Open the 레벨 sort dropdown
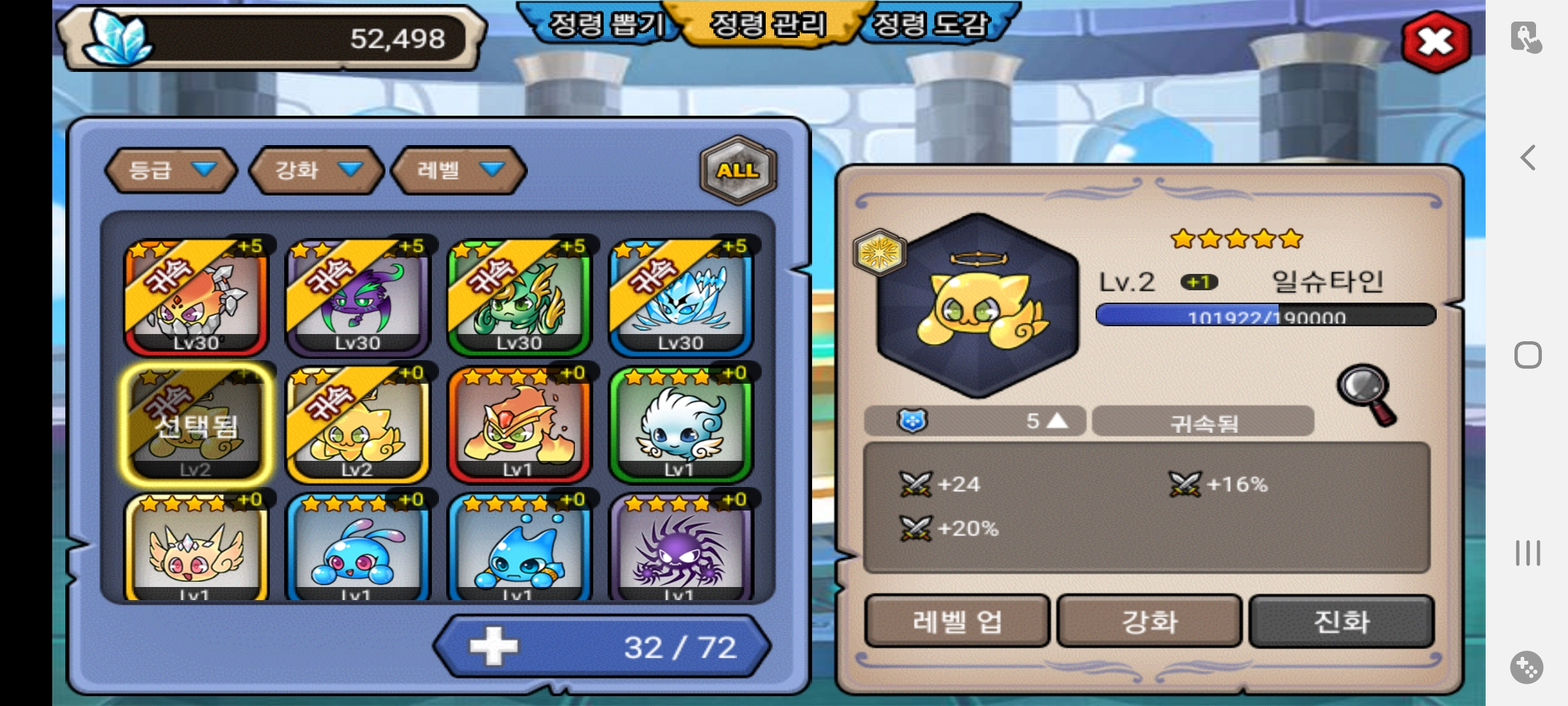Viewport: 1568px width, 706px height. point(459,170)
